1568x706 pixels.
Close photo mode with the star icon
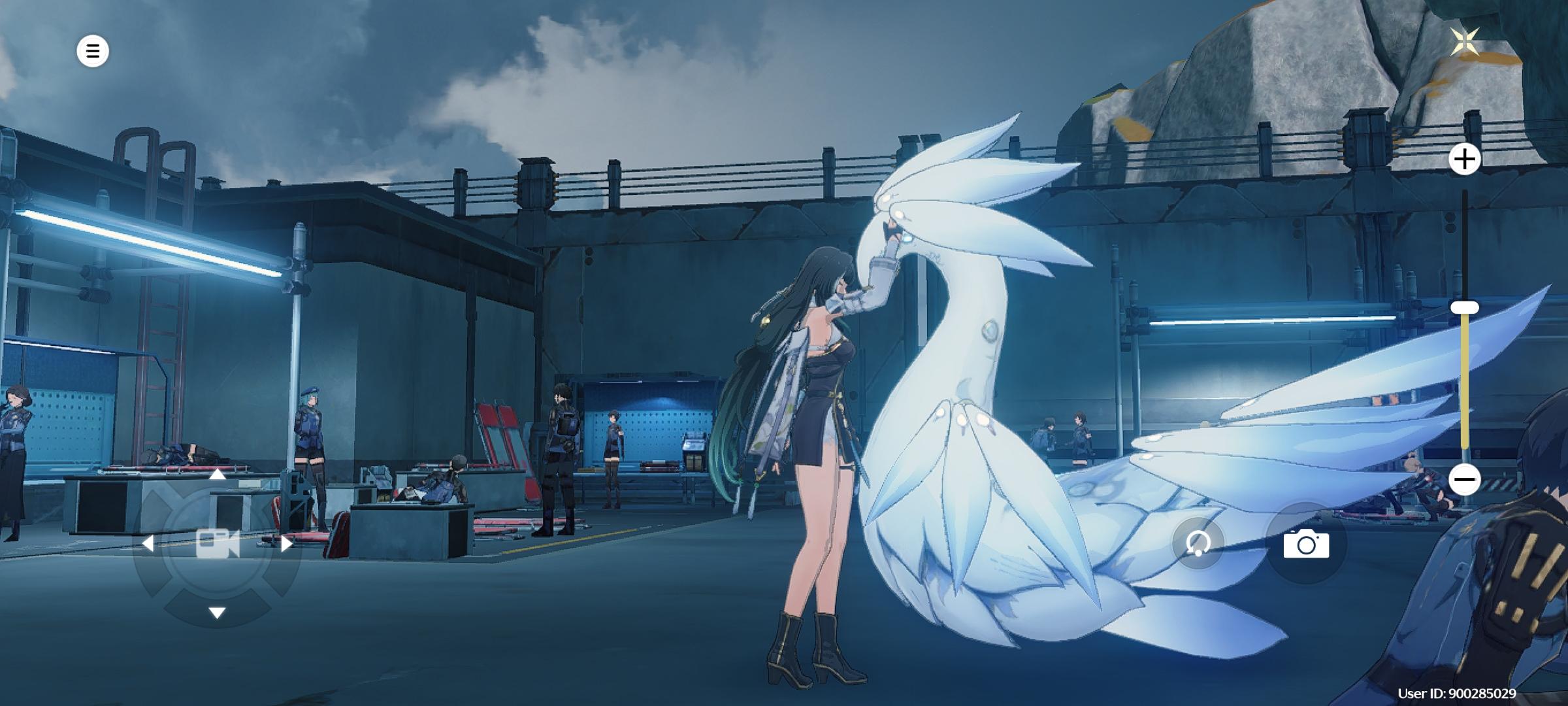1465,42
